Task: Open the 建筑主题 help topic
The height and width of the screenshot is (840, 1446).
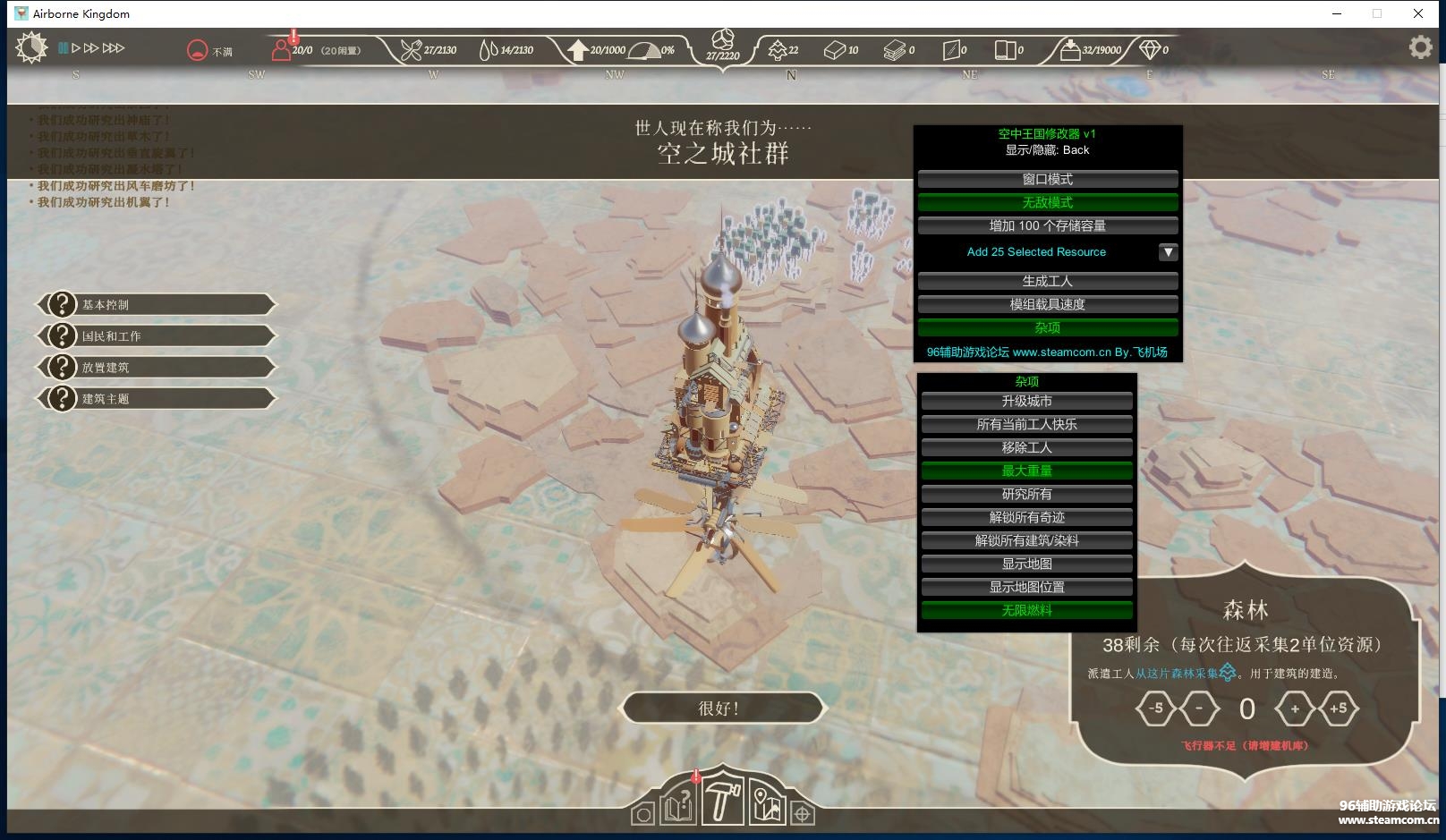Action: tap(157, 399)
